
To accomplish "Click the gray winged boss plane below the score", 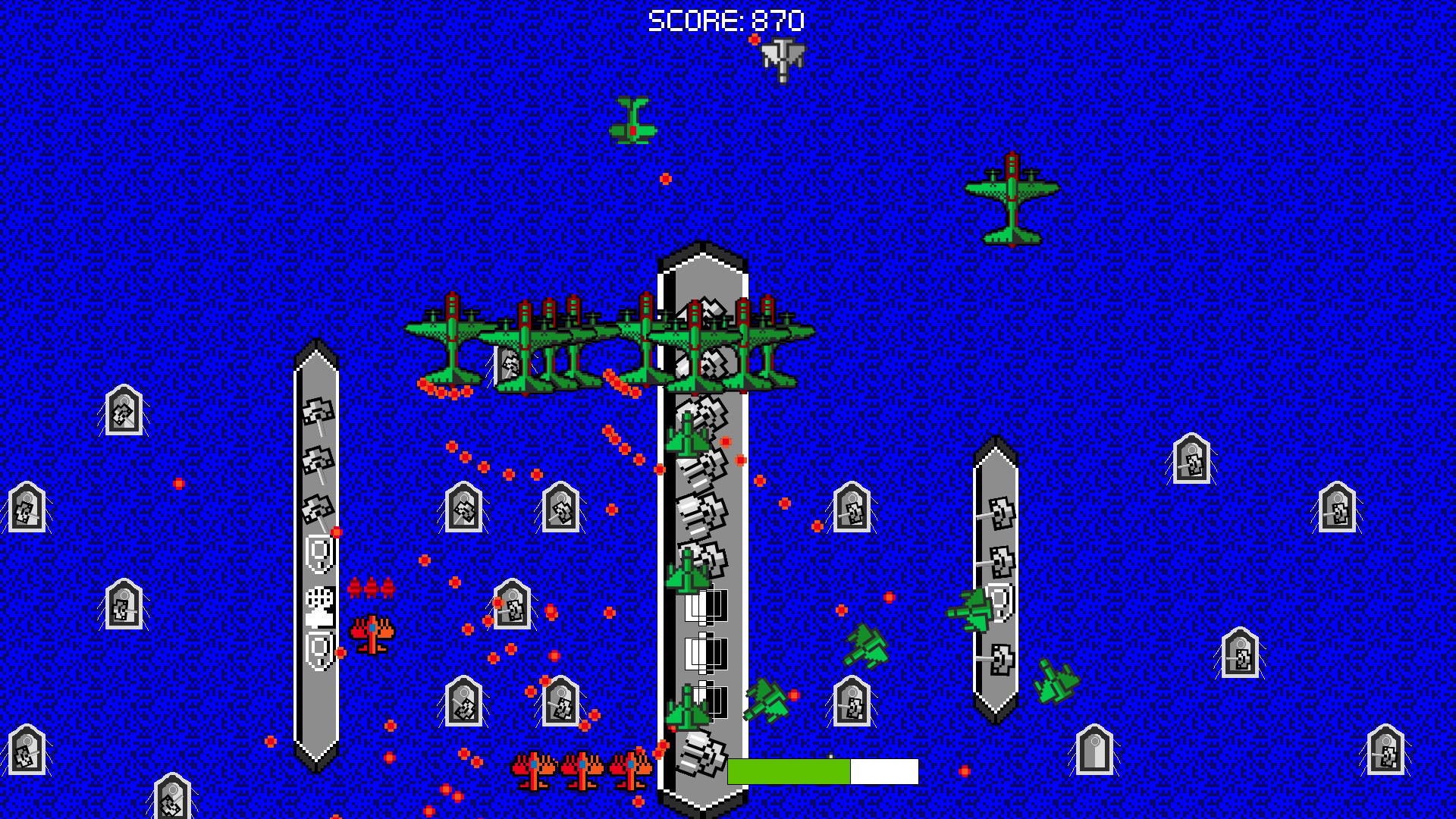I will click(781, 61).
